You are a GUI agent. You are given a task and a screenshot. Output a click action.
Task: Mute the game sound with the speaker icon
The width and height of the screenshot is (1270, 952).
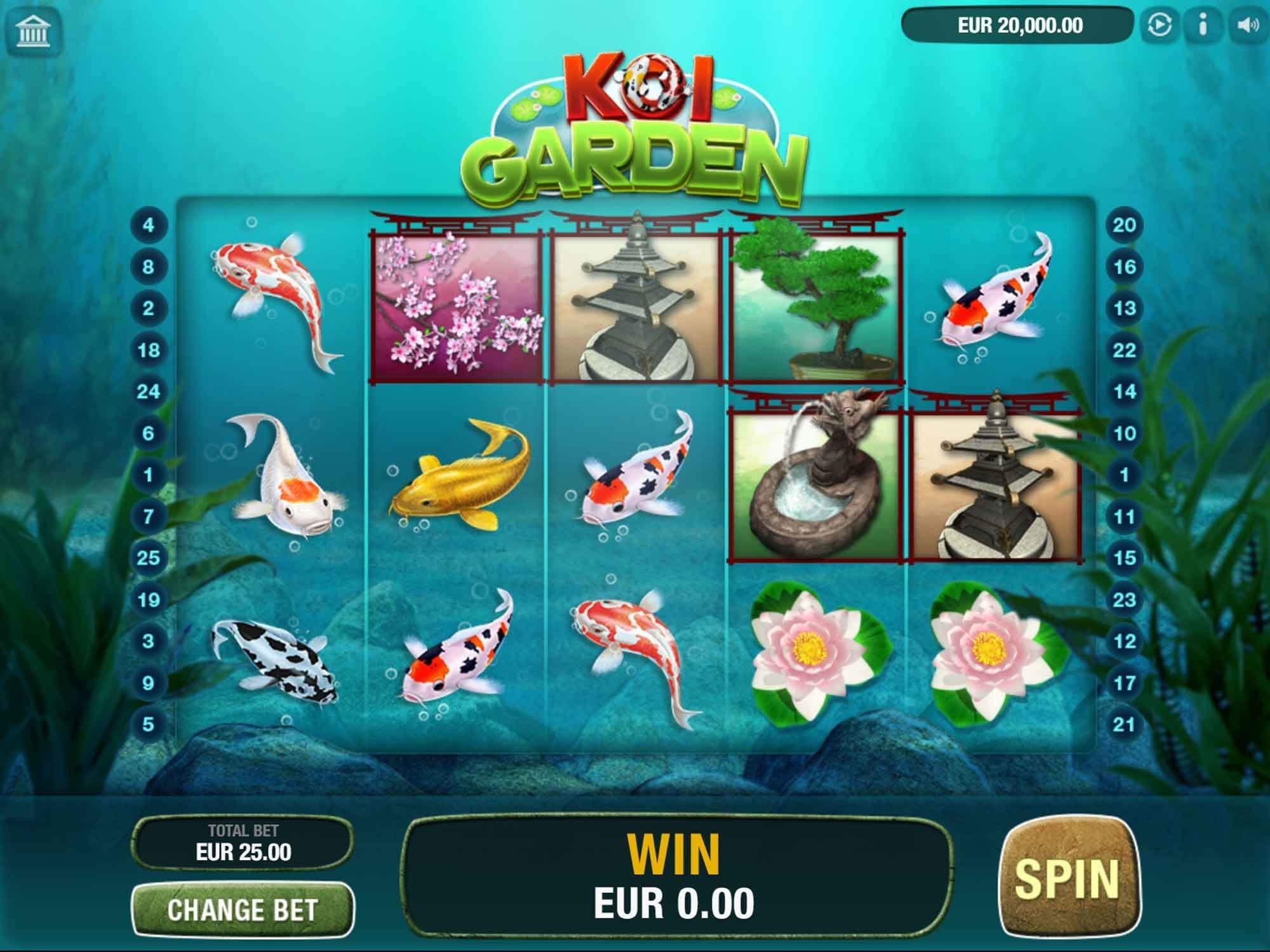point(1247,25)
